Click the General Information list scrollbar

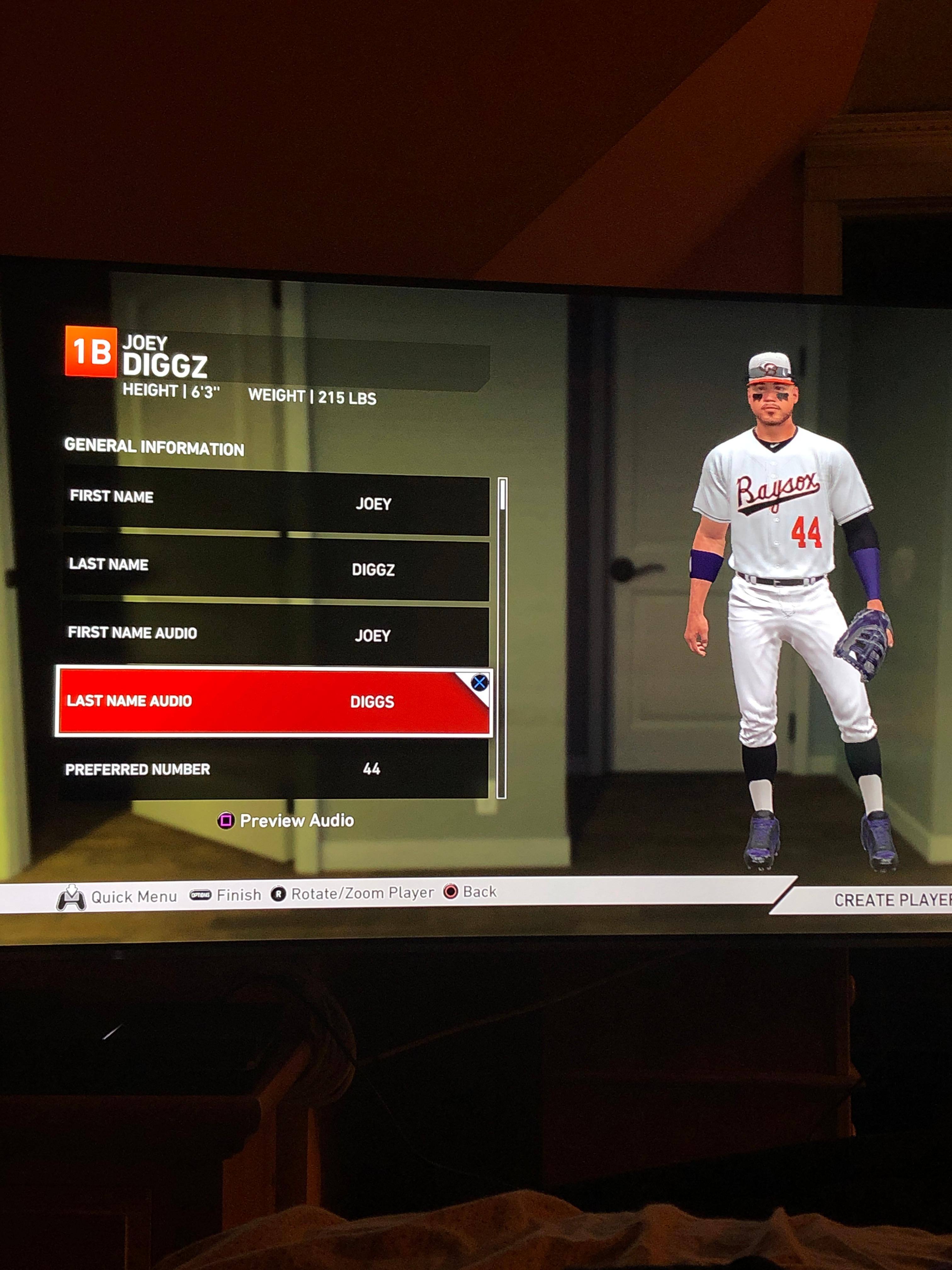click(502, 637)
